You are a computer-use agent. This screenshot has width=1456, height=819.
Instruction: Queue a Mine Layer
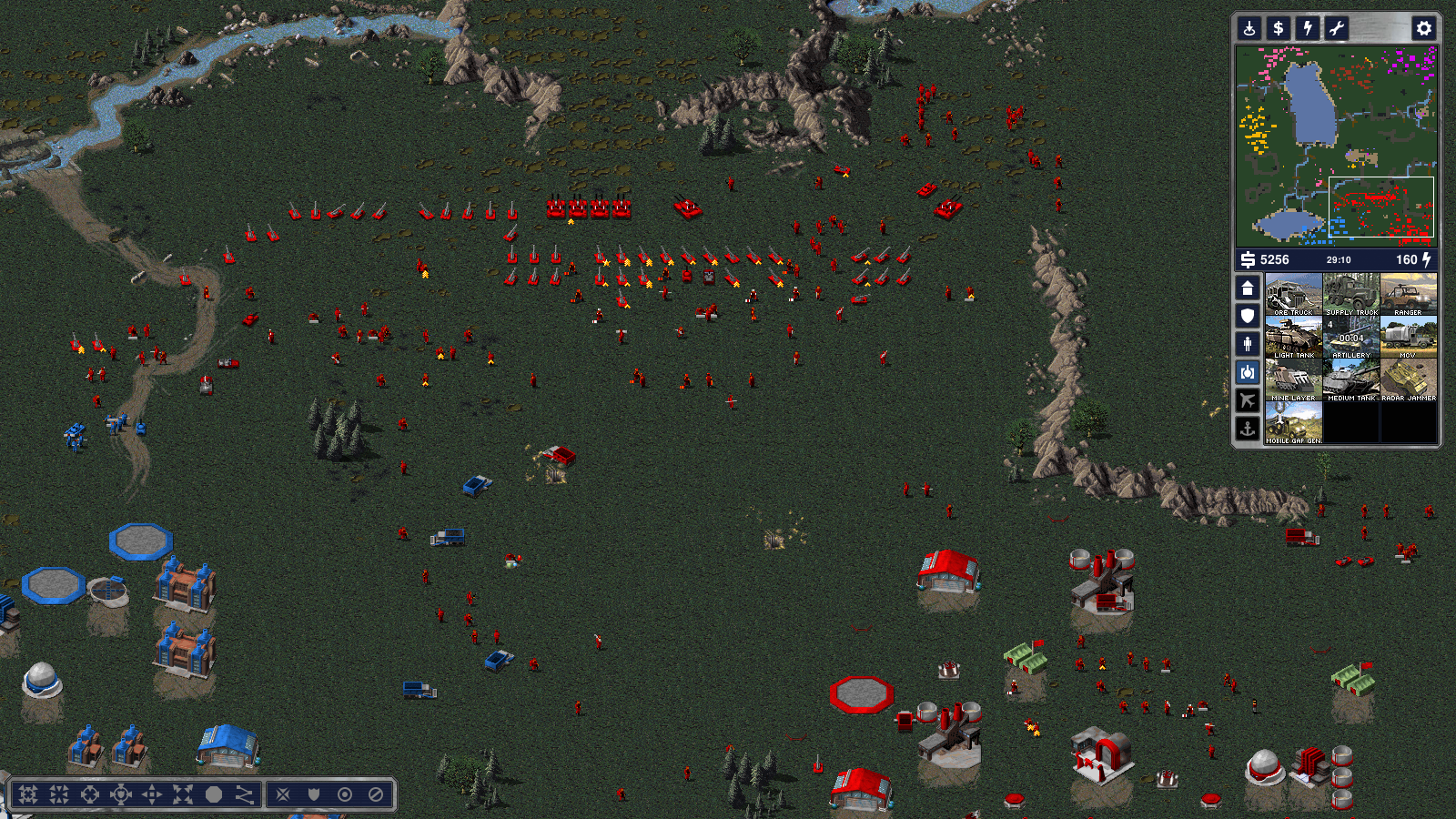point(1293,379)
